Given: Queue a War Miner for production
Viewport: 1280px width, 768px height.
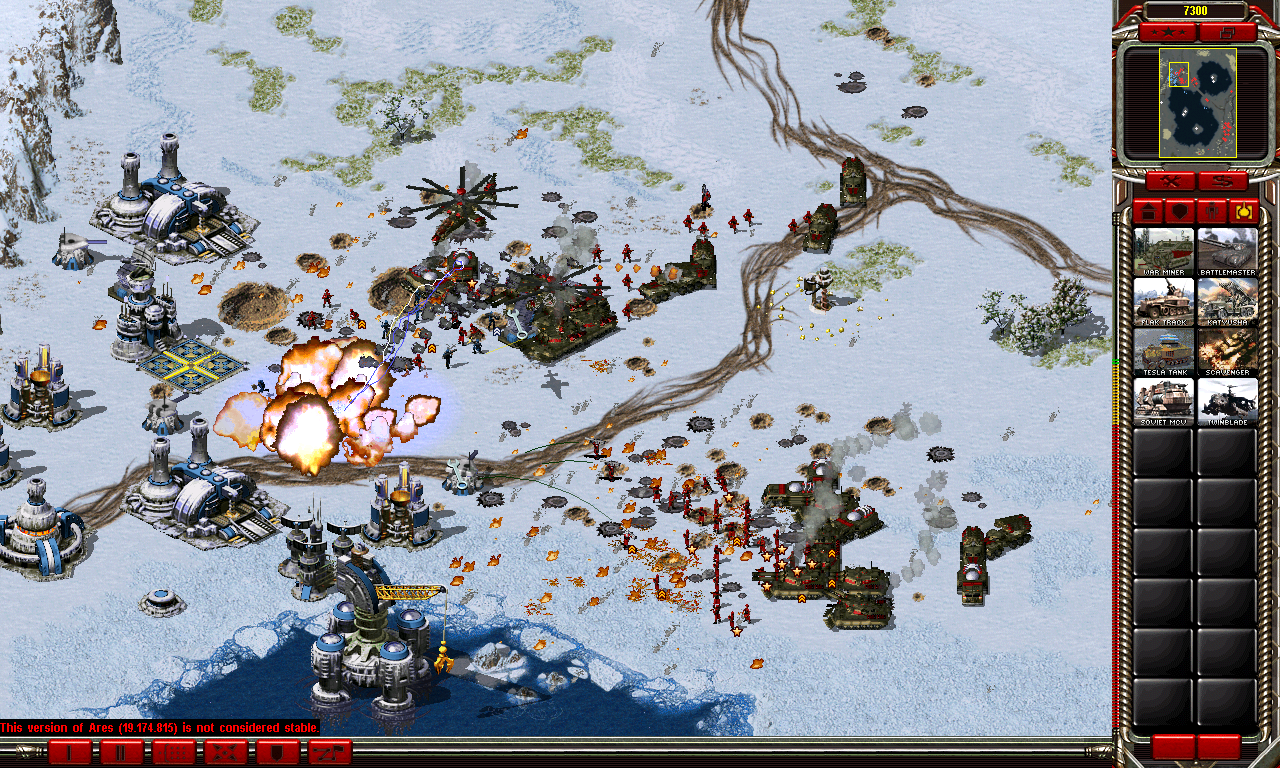Looking at the screenshot, I should pos(1163,251).
